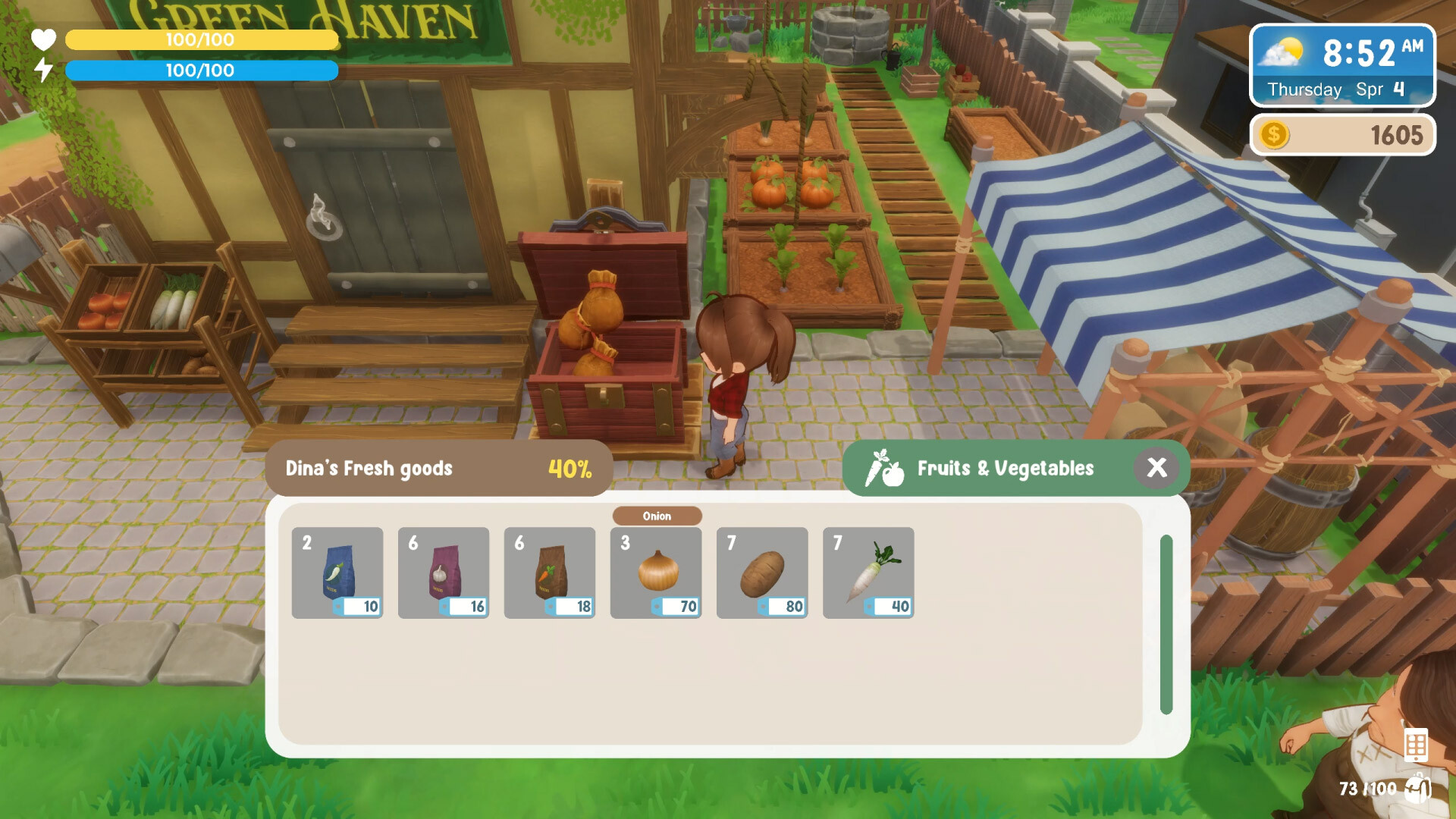
Task: Pick the brown carrot seed packet
Action: click(x=550, y=573)
